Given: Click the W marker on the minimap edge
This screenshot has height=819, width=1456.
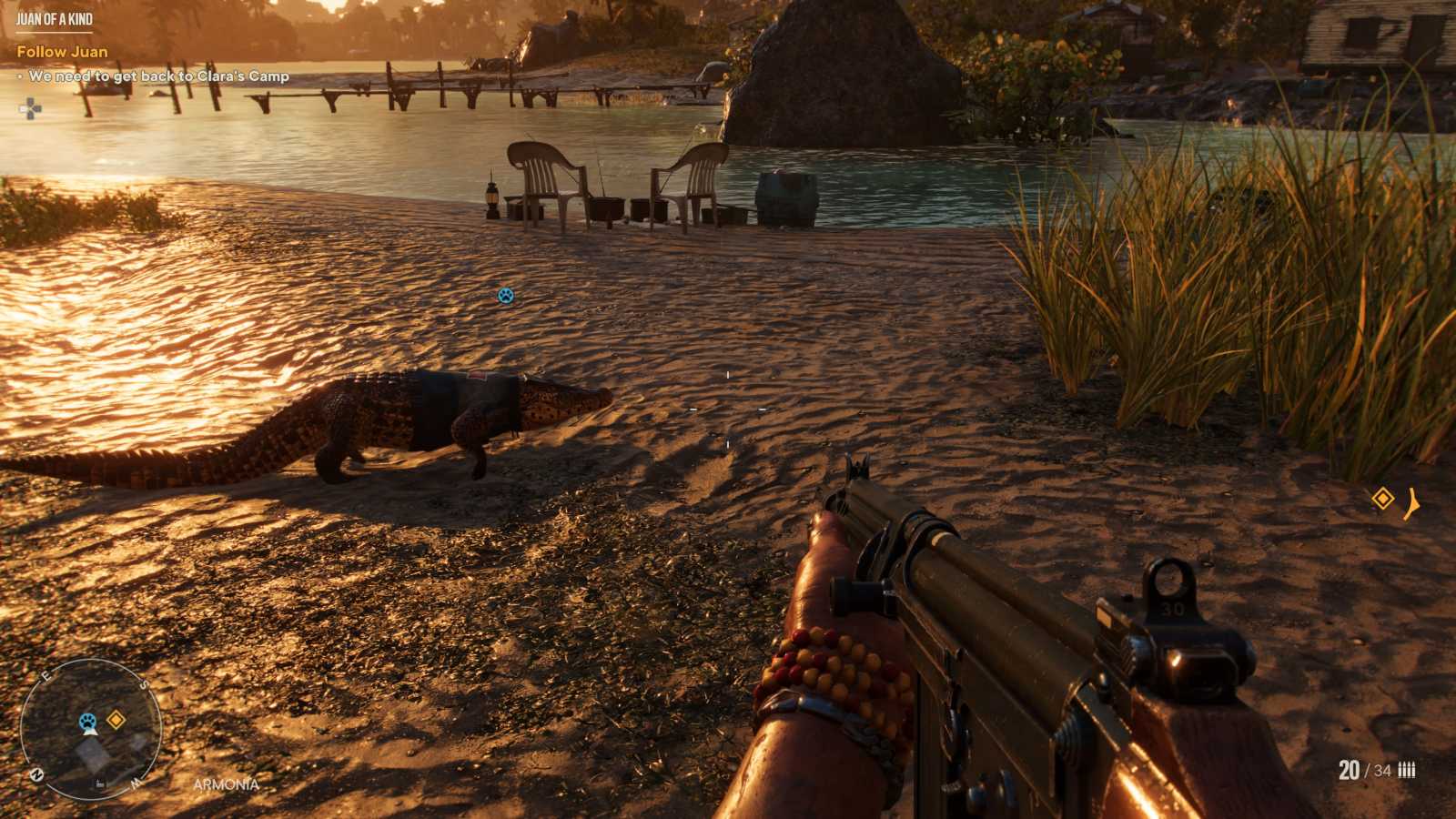Looking at the screenshot, I should point(136,784).
